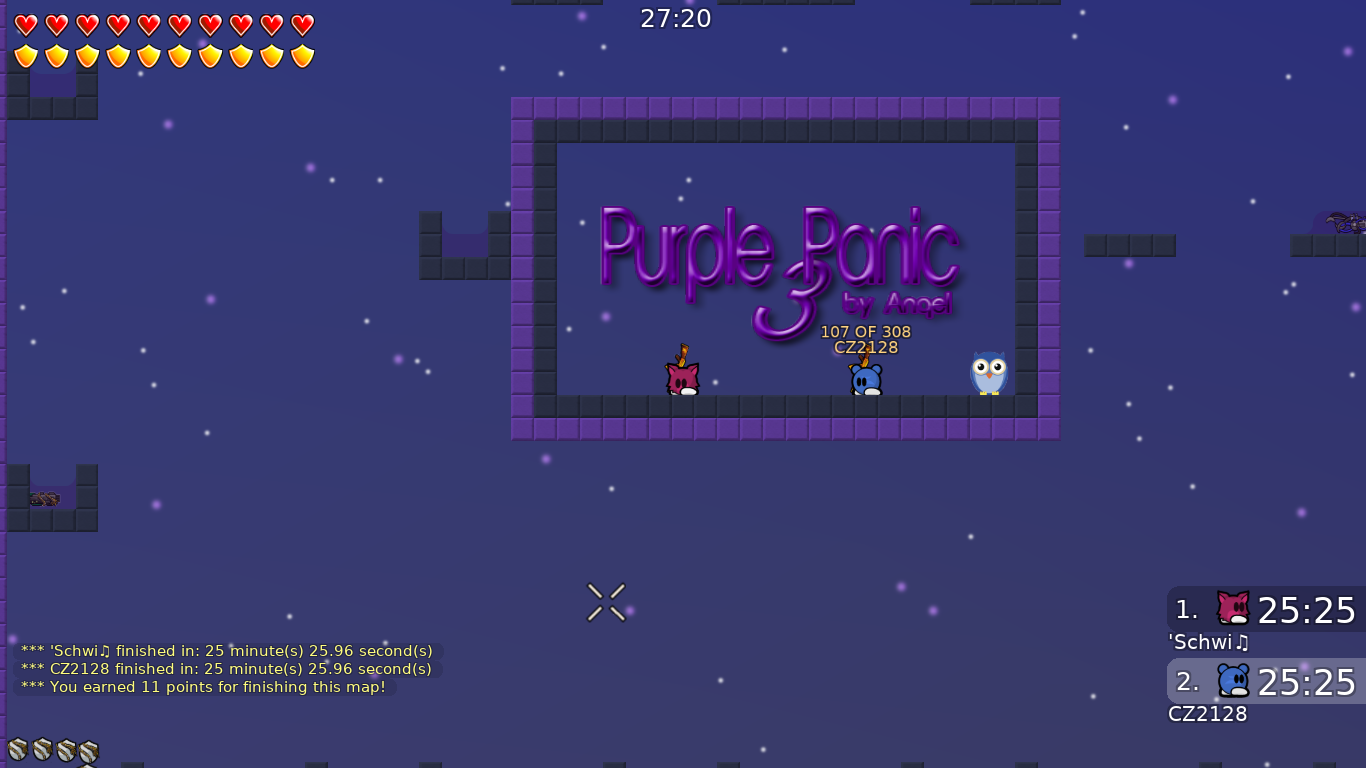Click the last heart in the health row

[x=300, y=25]
